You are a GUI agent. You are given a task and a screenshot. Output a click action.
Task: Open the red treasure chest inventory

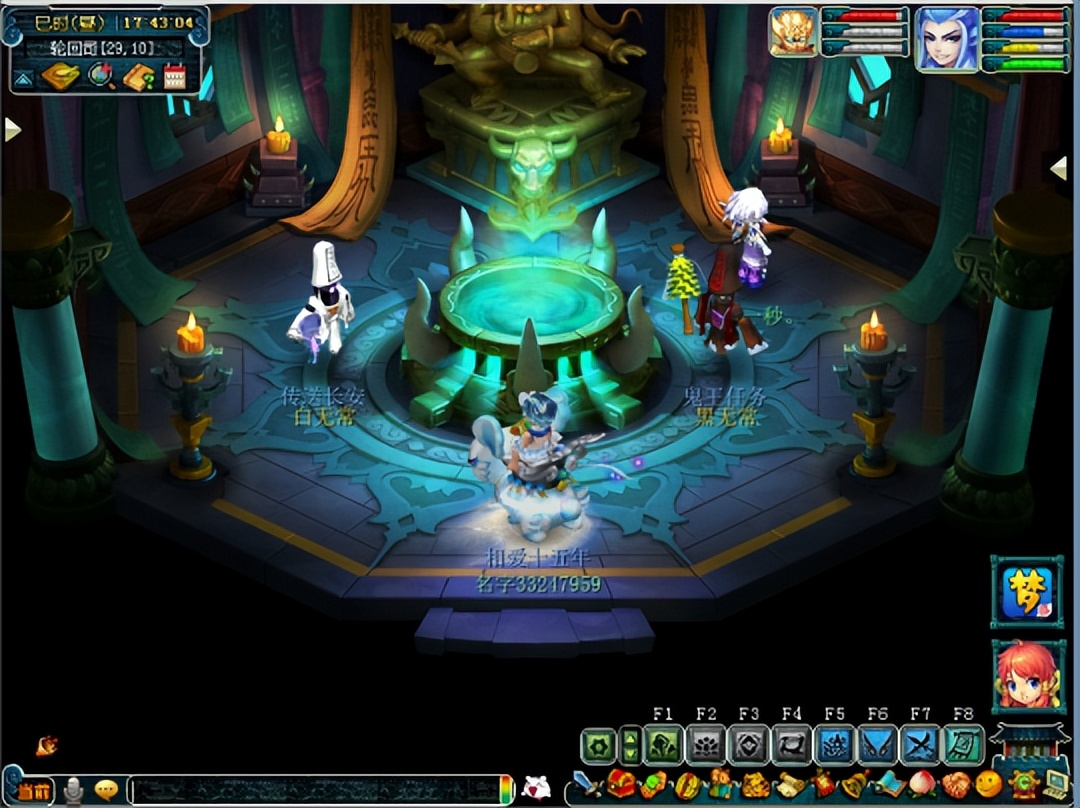click(x=621, y=783)
